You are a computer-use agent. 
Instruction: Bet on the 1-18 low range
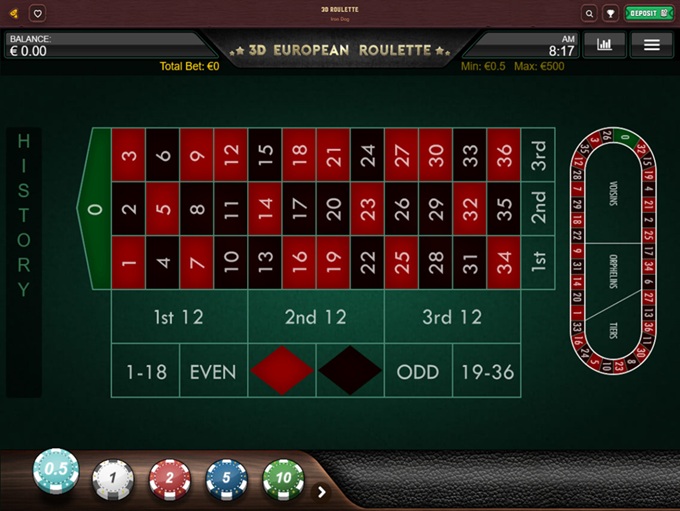tap(145, 372)
